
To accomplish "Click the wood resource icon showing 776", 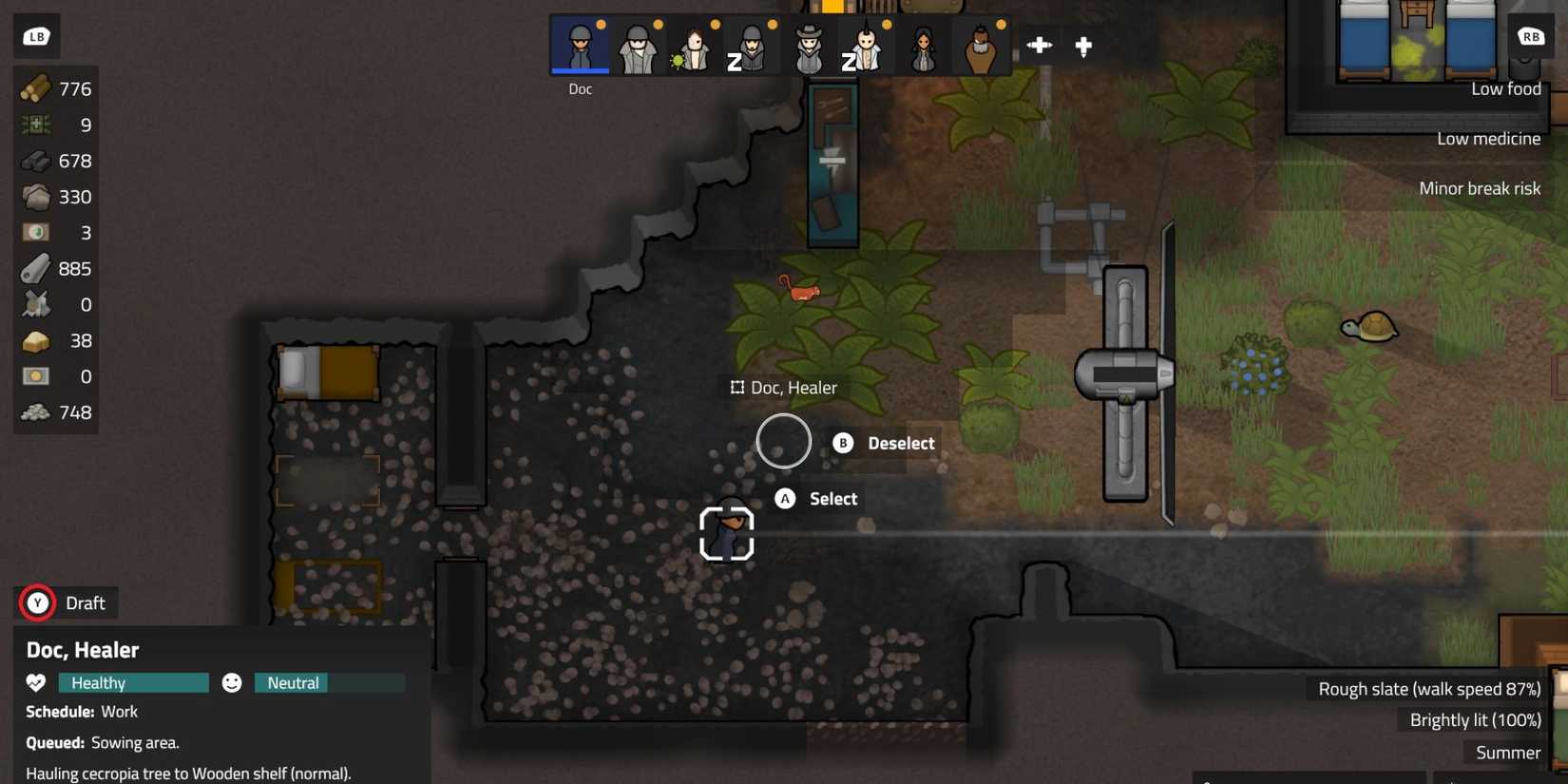I will tap(35, 88).
